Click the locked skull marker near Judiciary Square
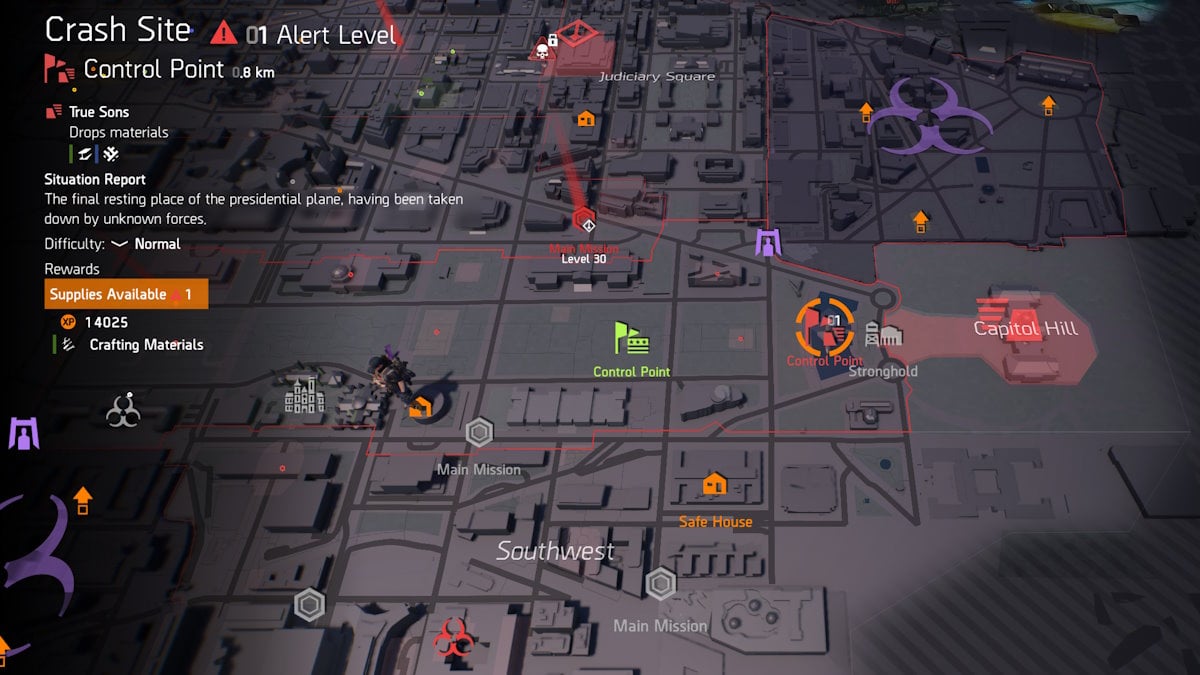This screenshot has width=1200, height=675. pyautogui.click(x=543, y=46)
